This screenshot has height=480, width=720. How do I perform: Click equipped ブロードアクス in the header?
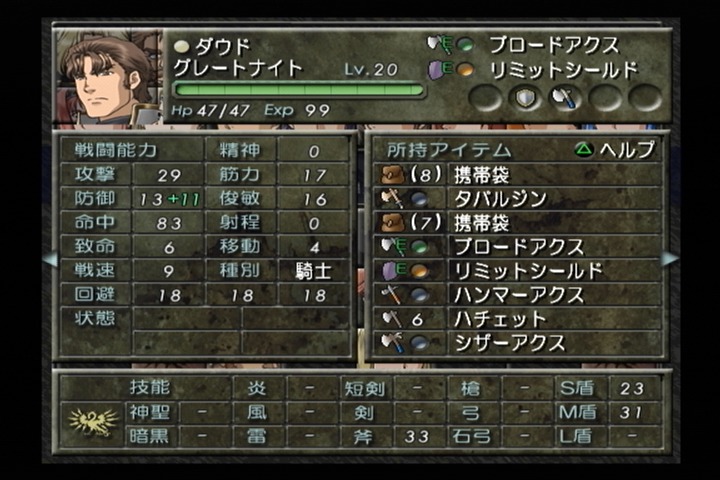coord(552,45)
